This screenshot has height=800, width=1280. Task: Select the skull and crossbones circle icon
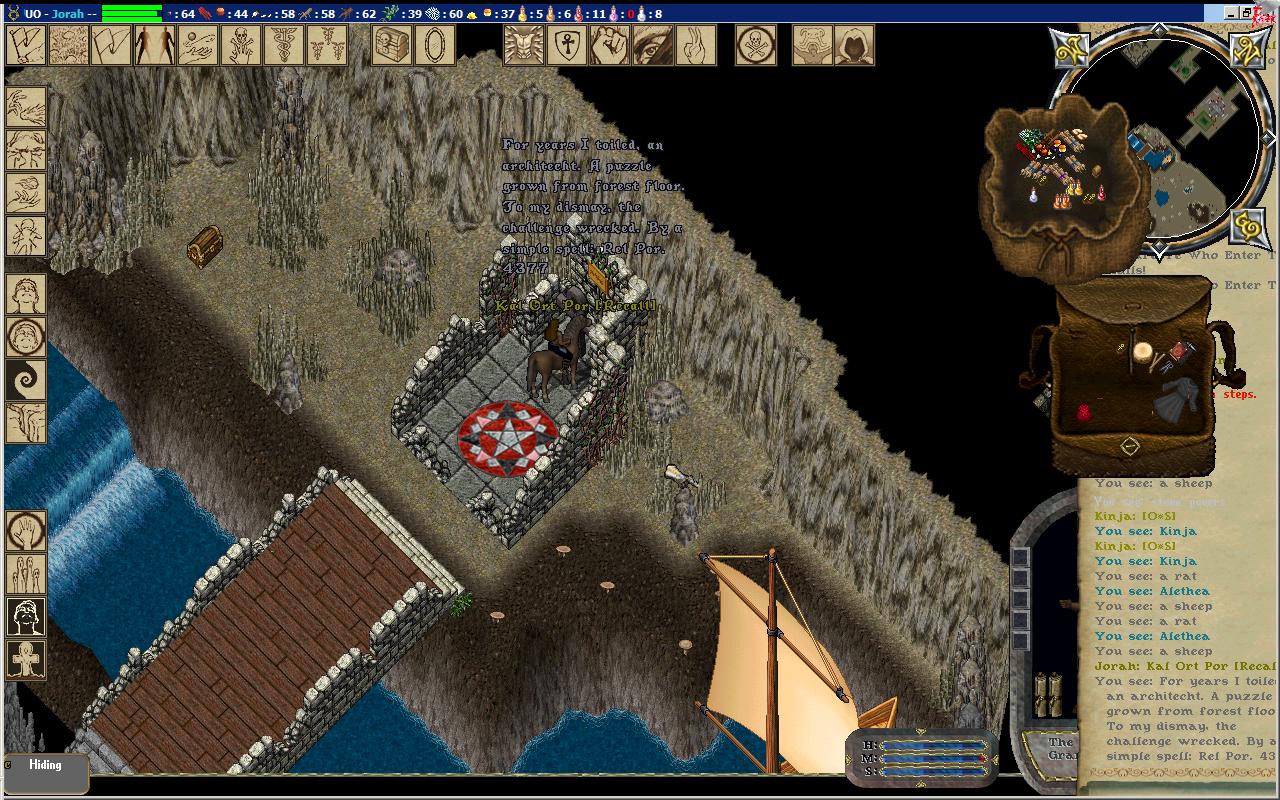point(756,45)
